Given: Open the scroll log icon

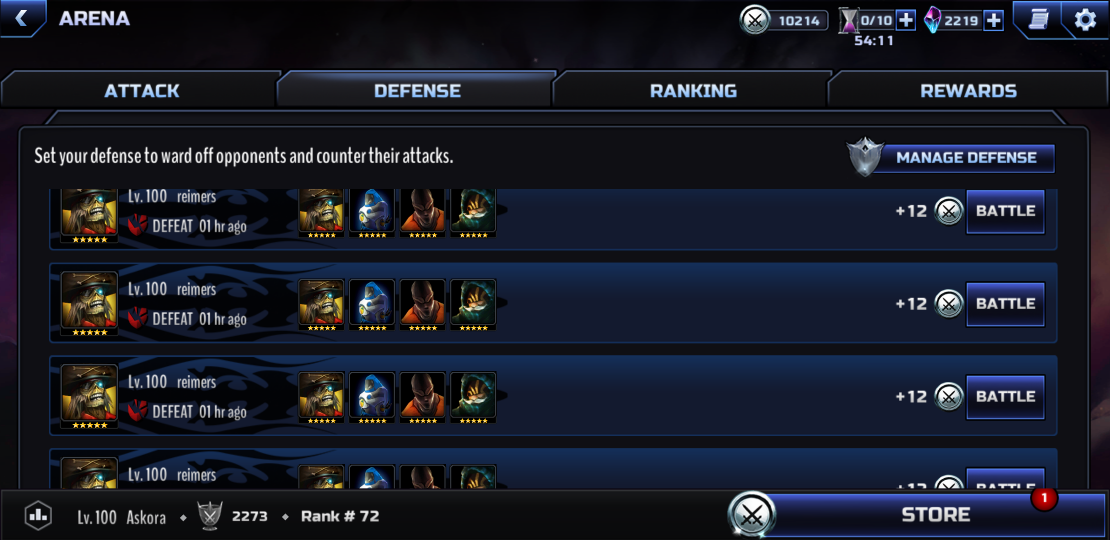Looking at the screenshot, I should (x=1038, y=20).
